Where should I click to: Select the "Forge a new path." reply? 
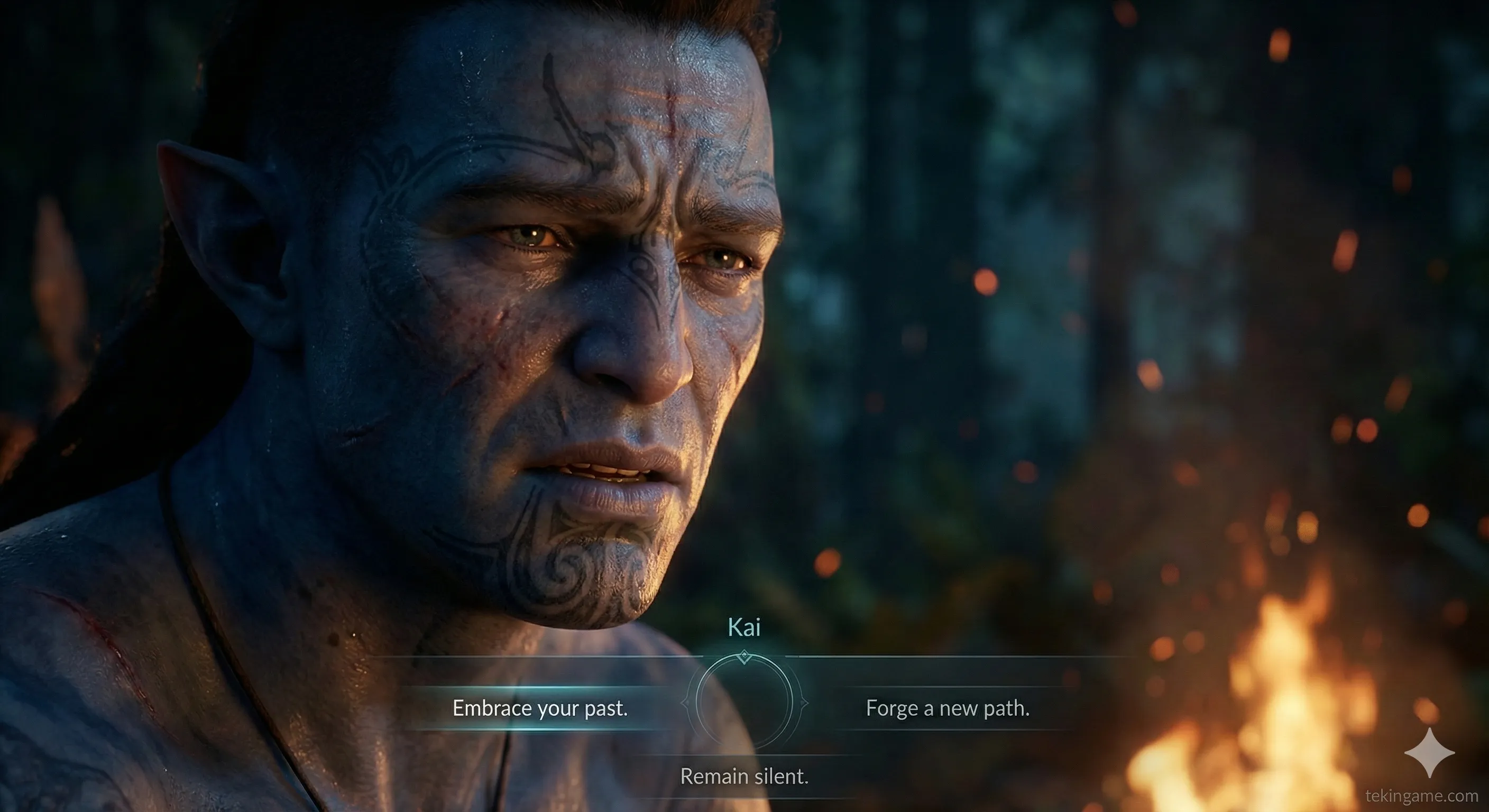[x=948, y=708]
